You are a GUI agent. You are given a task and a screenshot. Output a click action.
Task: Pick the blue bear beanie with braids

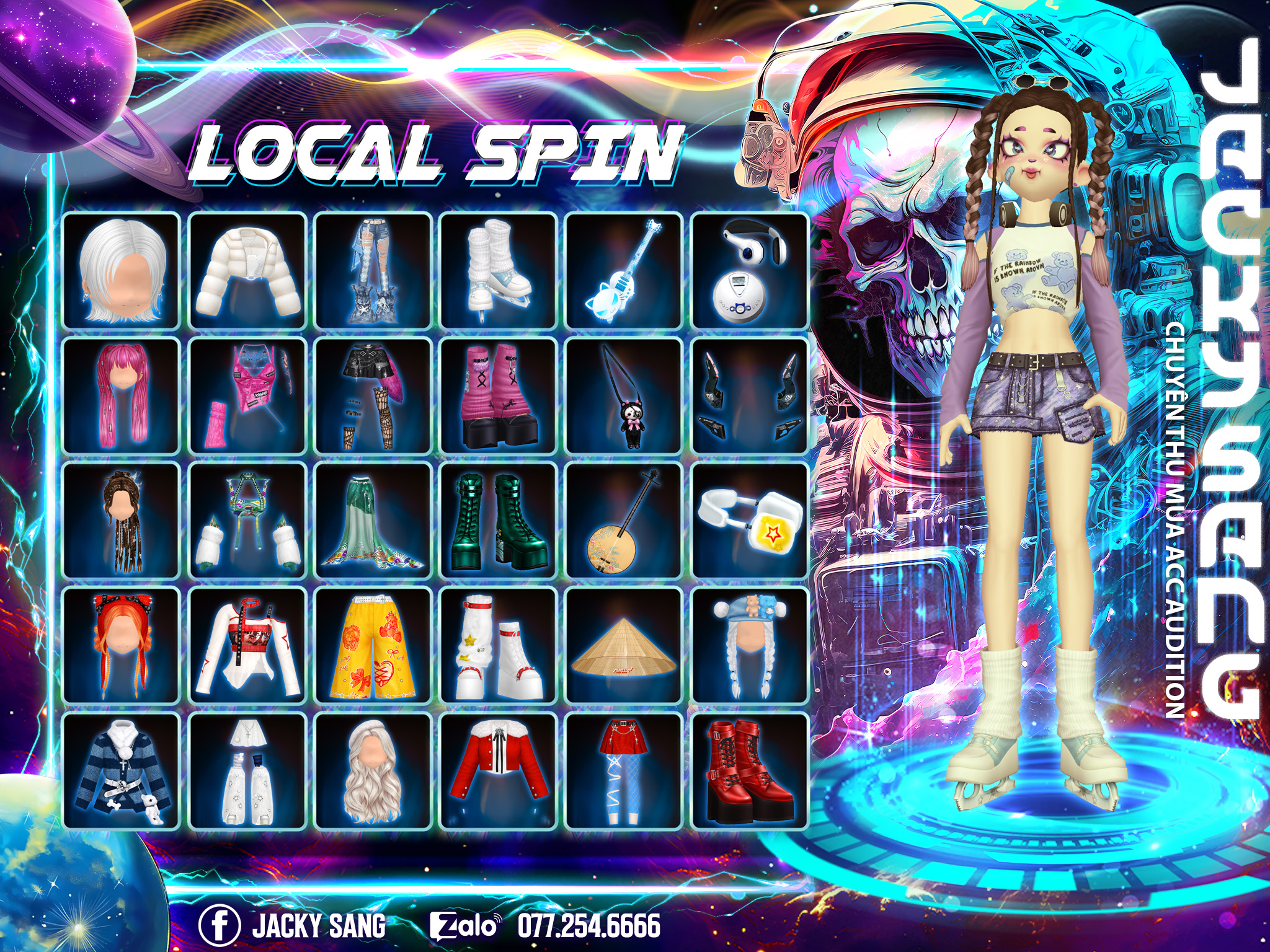(x=750, y=646)
